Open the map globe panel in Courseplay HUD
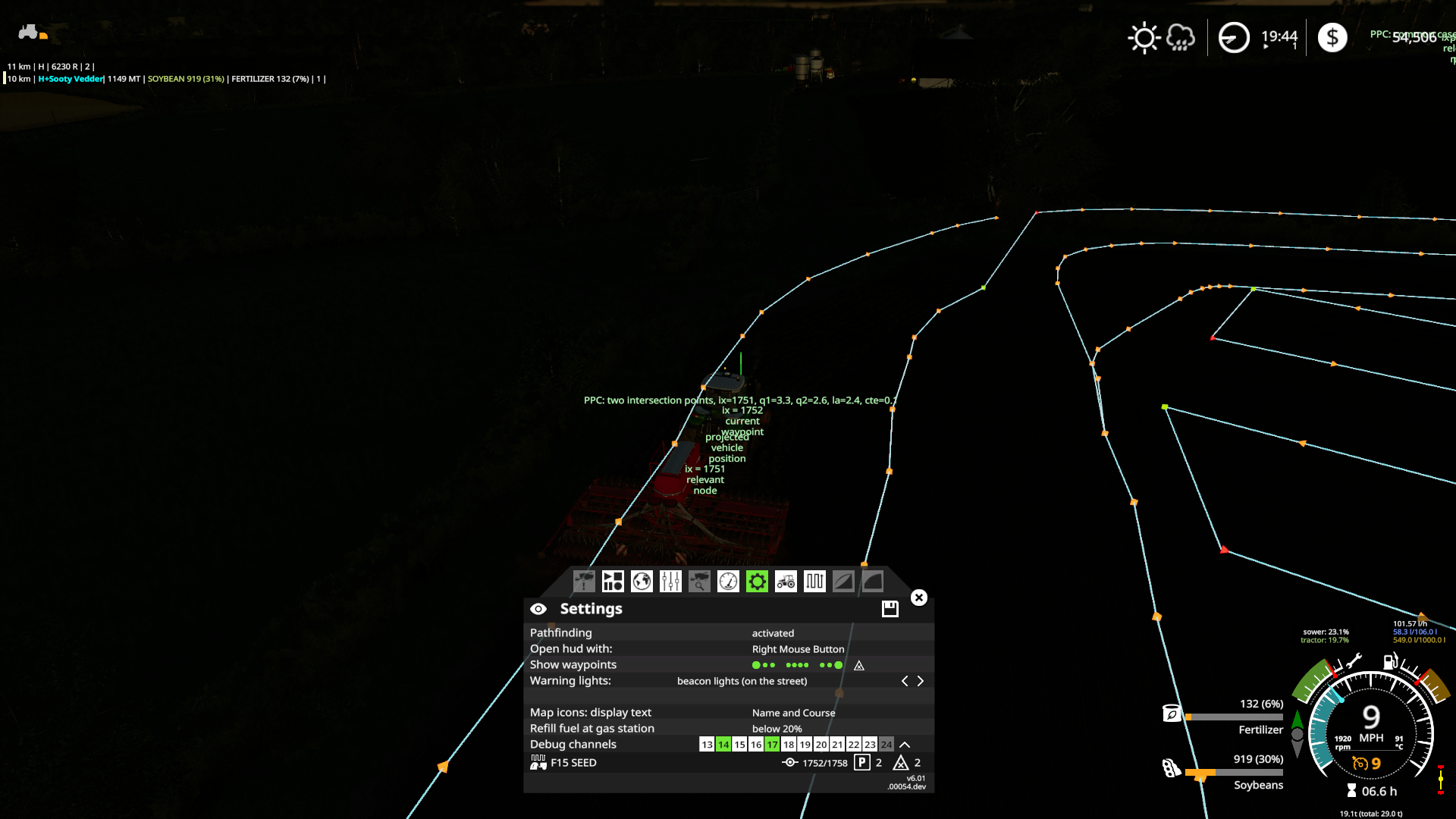The height and width of the screenshot is (819, 1456). point(641,582)
